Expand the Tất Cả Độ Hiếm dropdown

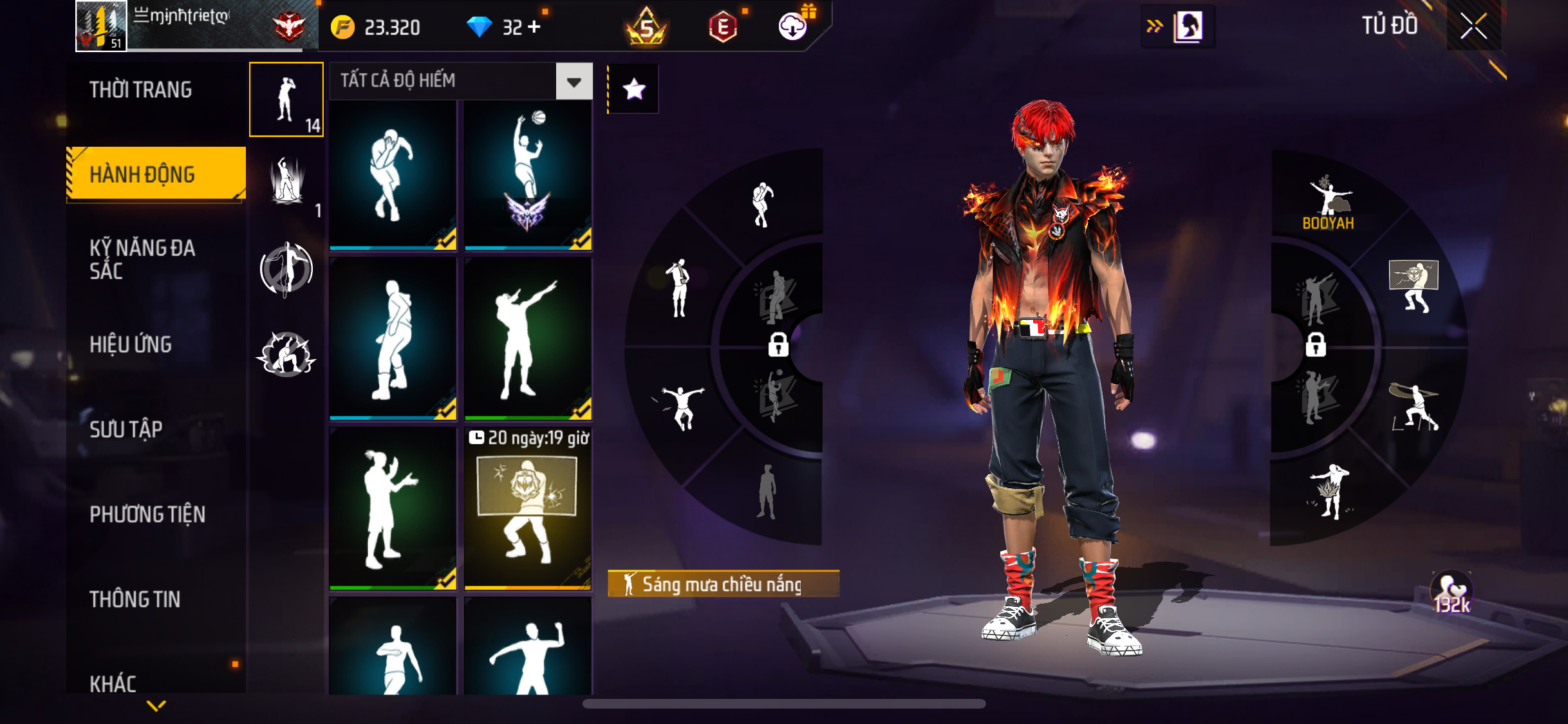pos(574,81)
